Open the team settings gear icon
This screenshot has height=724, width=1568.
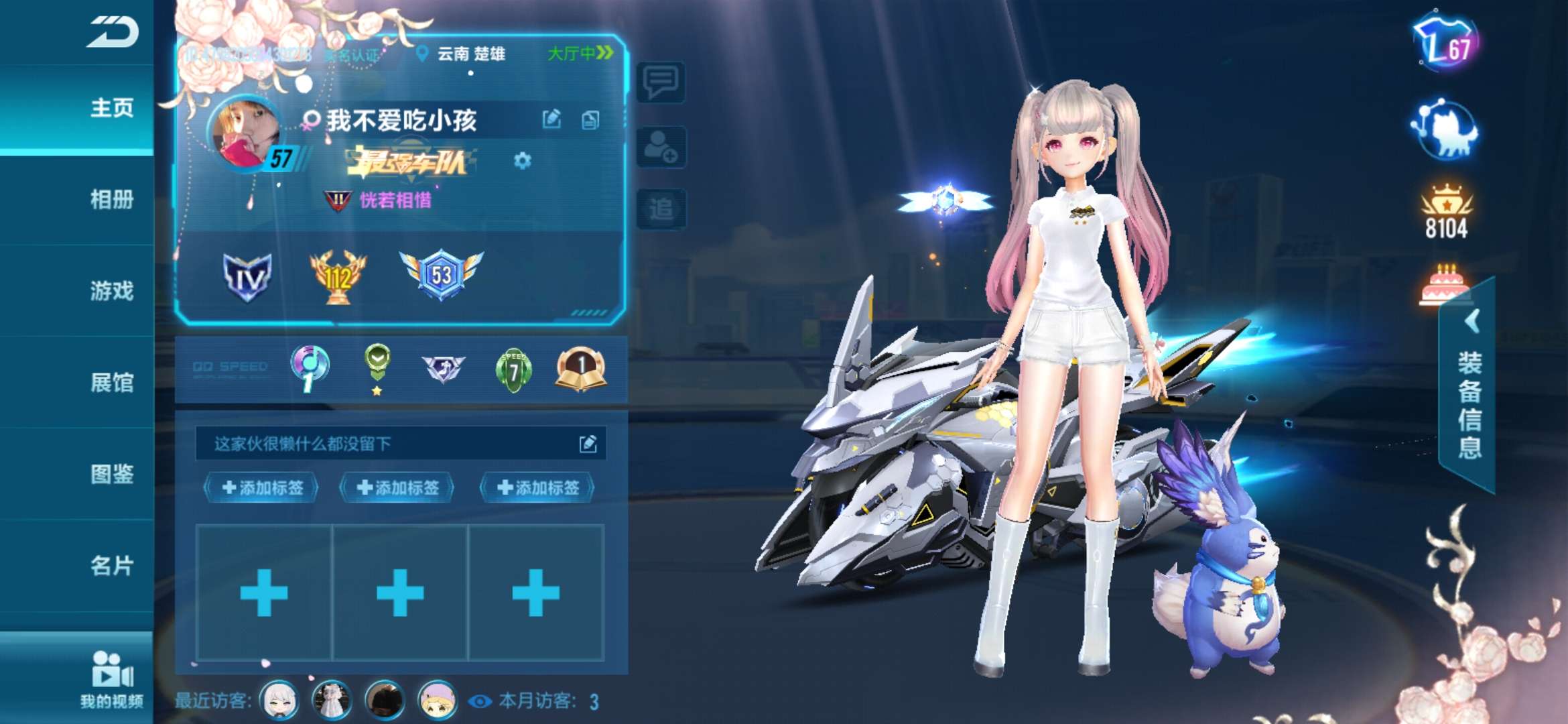click(522, 161)
